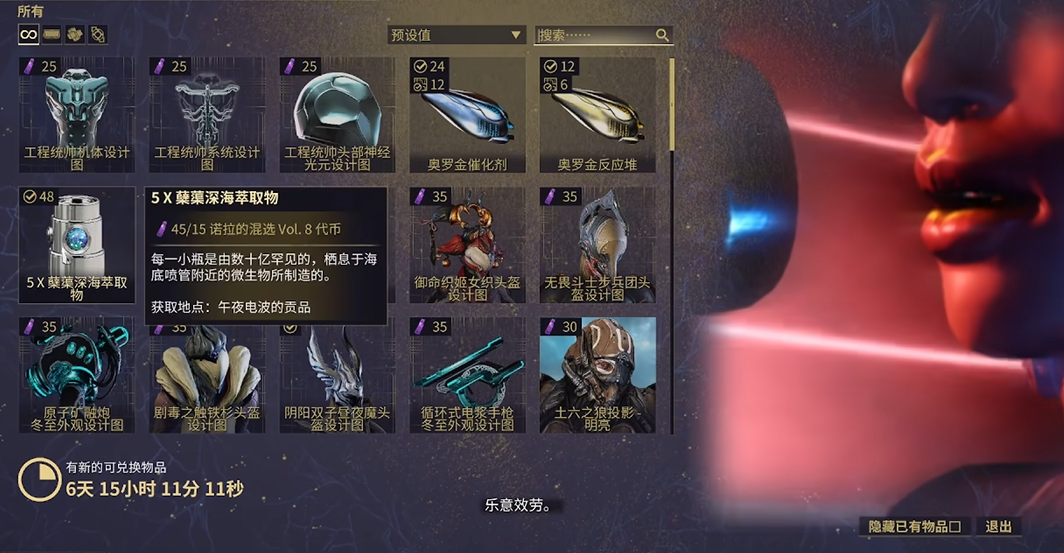The width and height of the screenshot is (1064, 553).
Task: Switch to the knot-shaped category filter
Action: tap(98, 35)
